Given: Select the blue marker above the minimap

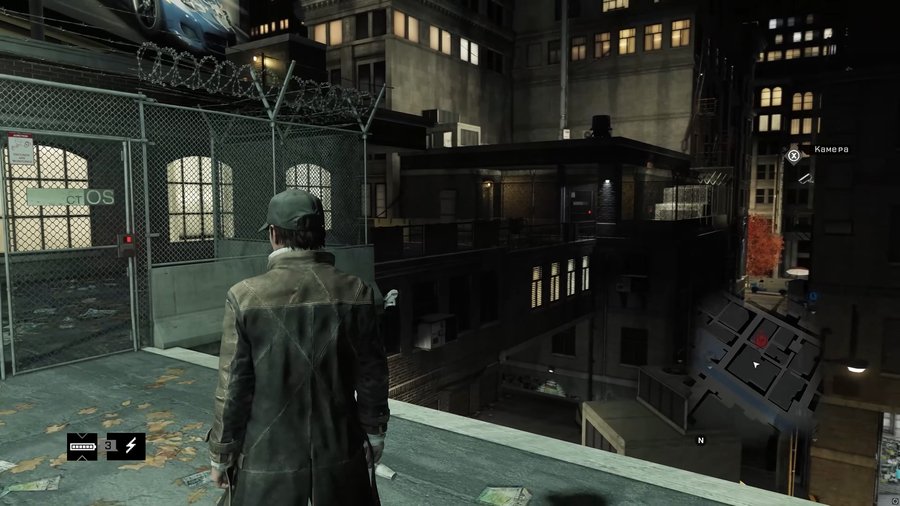Looking at the screenshot, I should click(814, 296).
